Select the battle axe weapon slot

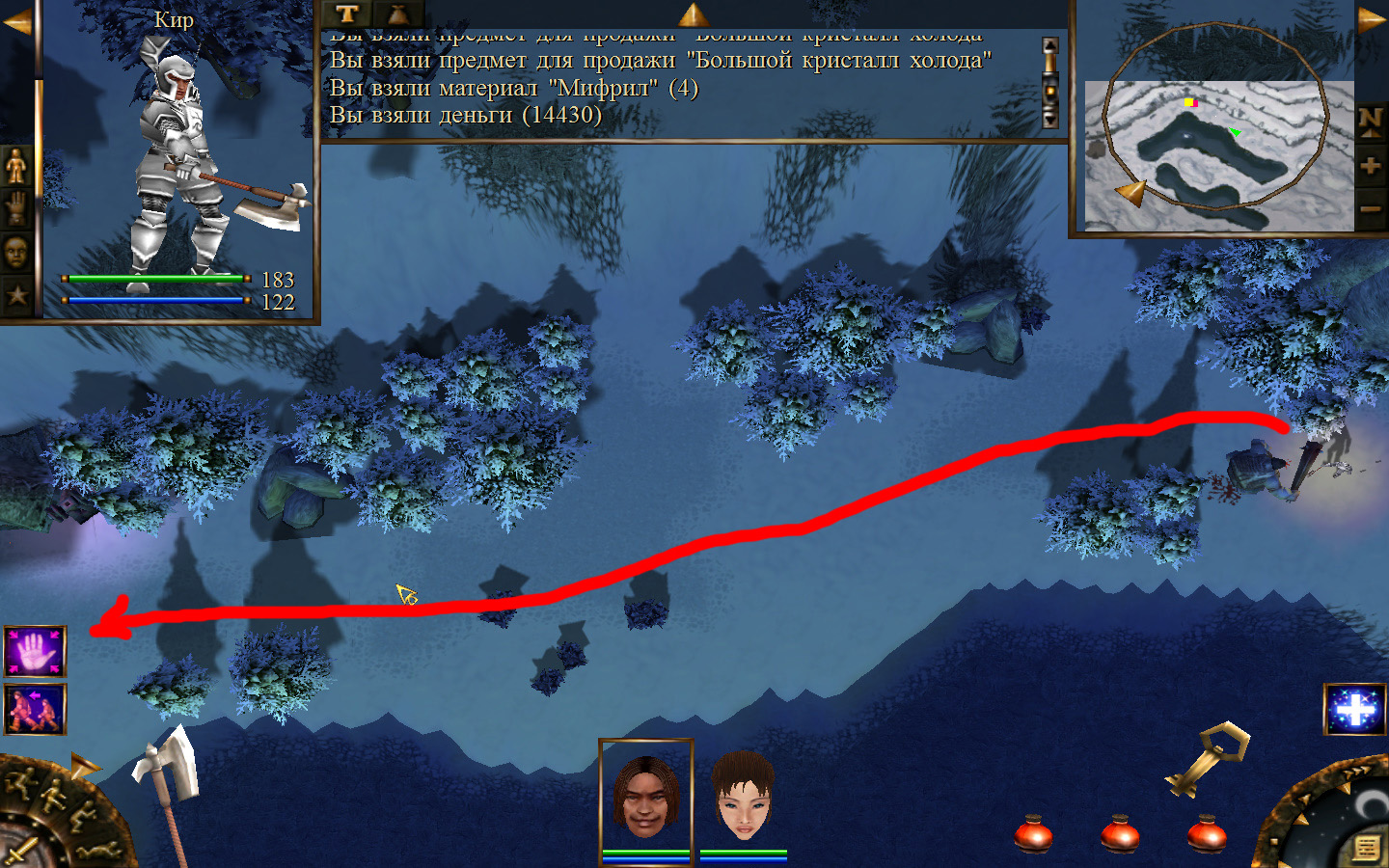(166, 772)
